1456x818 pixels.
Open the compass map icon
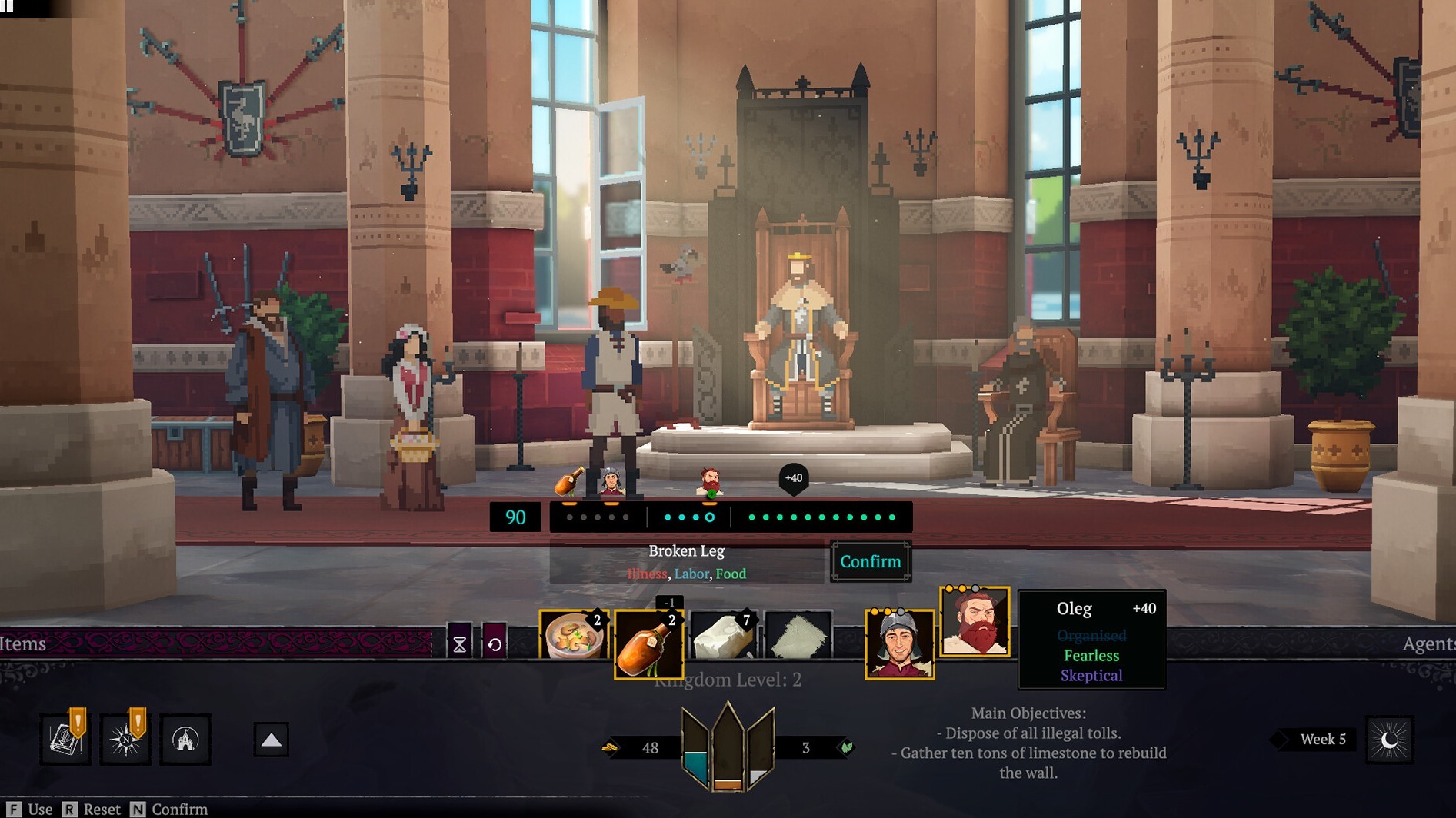(125, 739)
